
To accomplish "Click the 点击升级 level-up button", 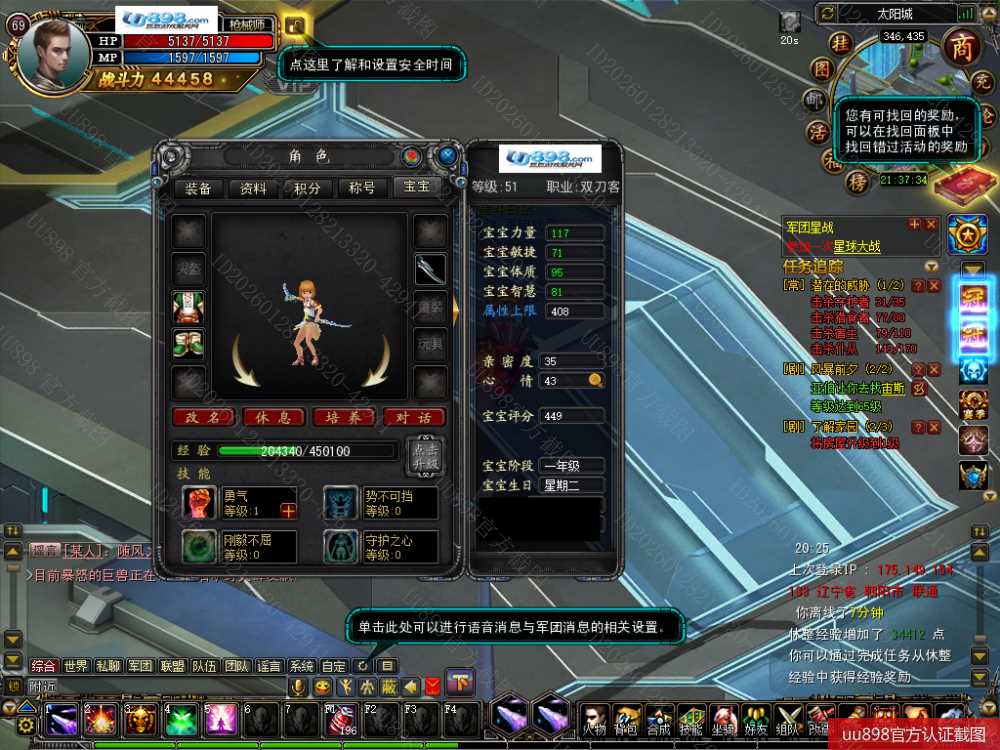I will (x=422, y=456).
